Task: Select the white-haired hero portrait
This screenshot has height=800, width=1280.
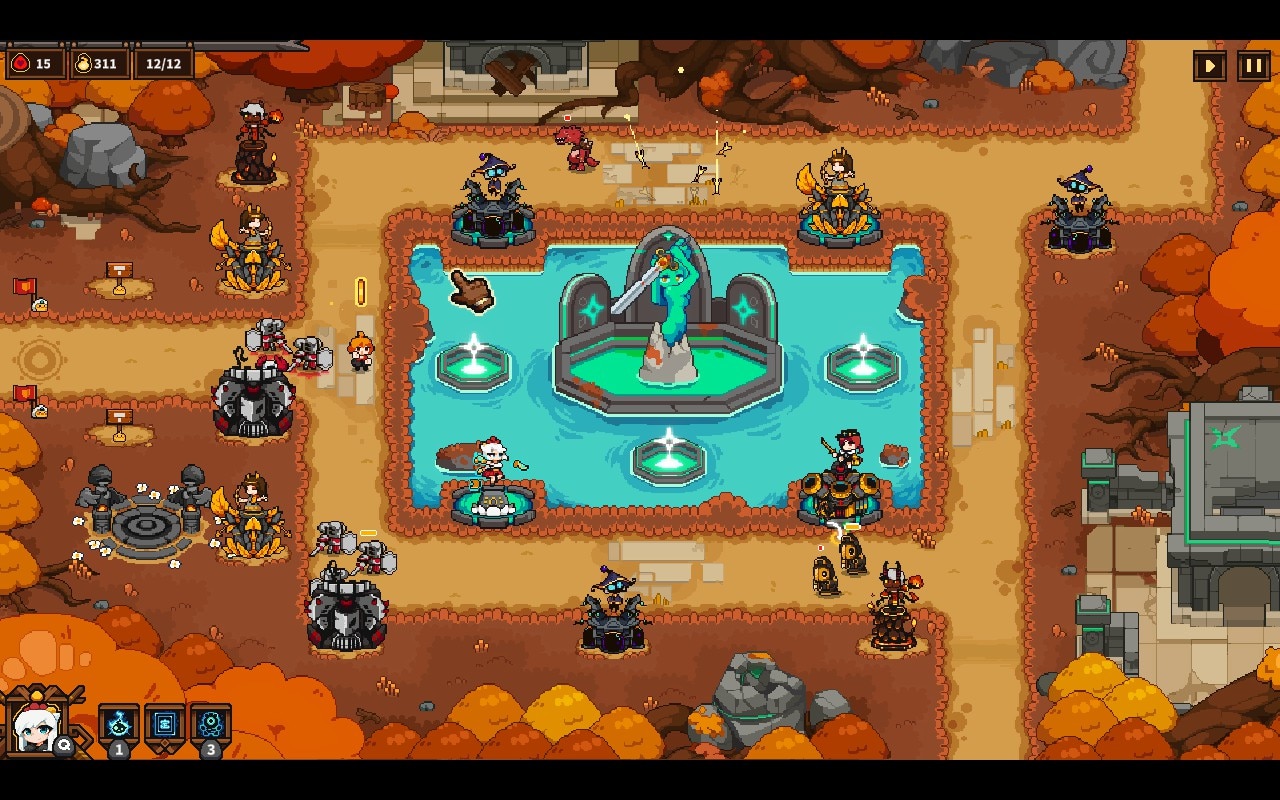Action: 36,725
